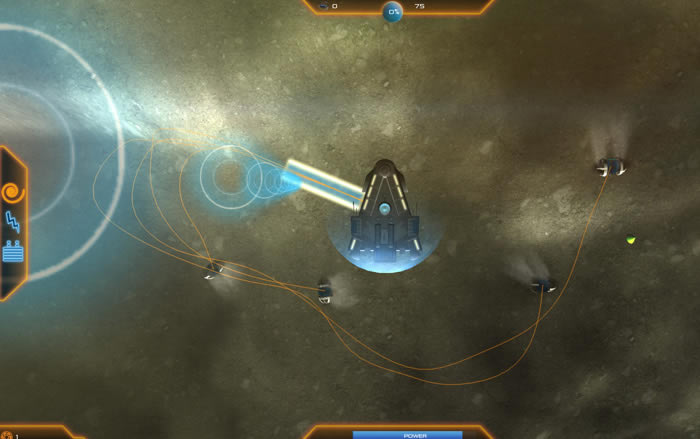Choose the blue battery icon
The image size is (700, 439).
pyautogui.click(x=13, y=251)
